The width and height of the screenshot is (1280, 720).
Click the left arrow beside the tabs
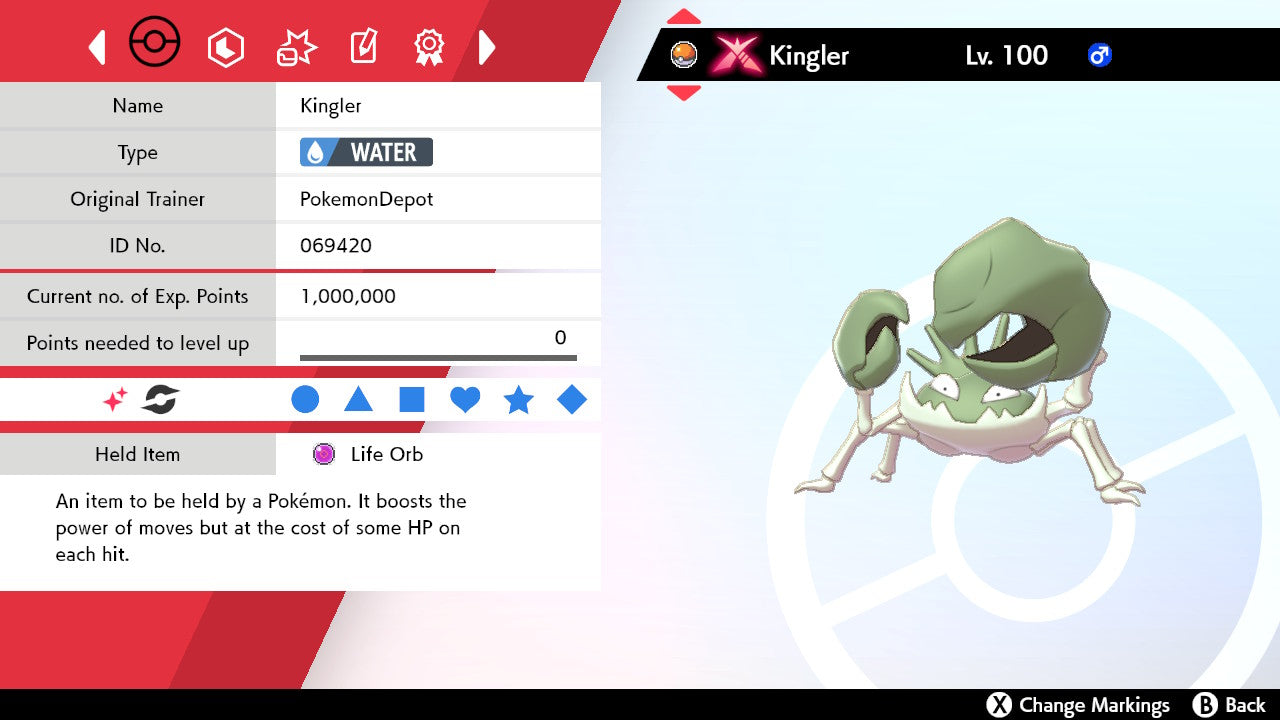[97, 47]
